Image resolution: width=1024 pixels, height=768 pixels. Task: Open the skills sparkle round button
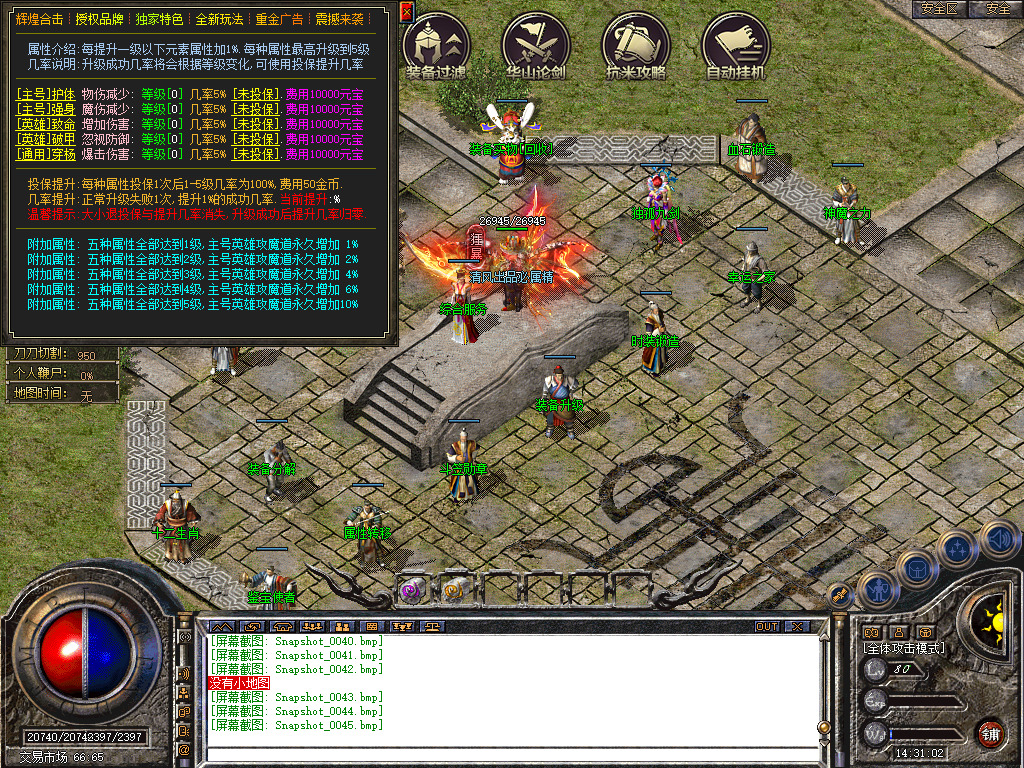click(x=957, y=548)
